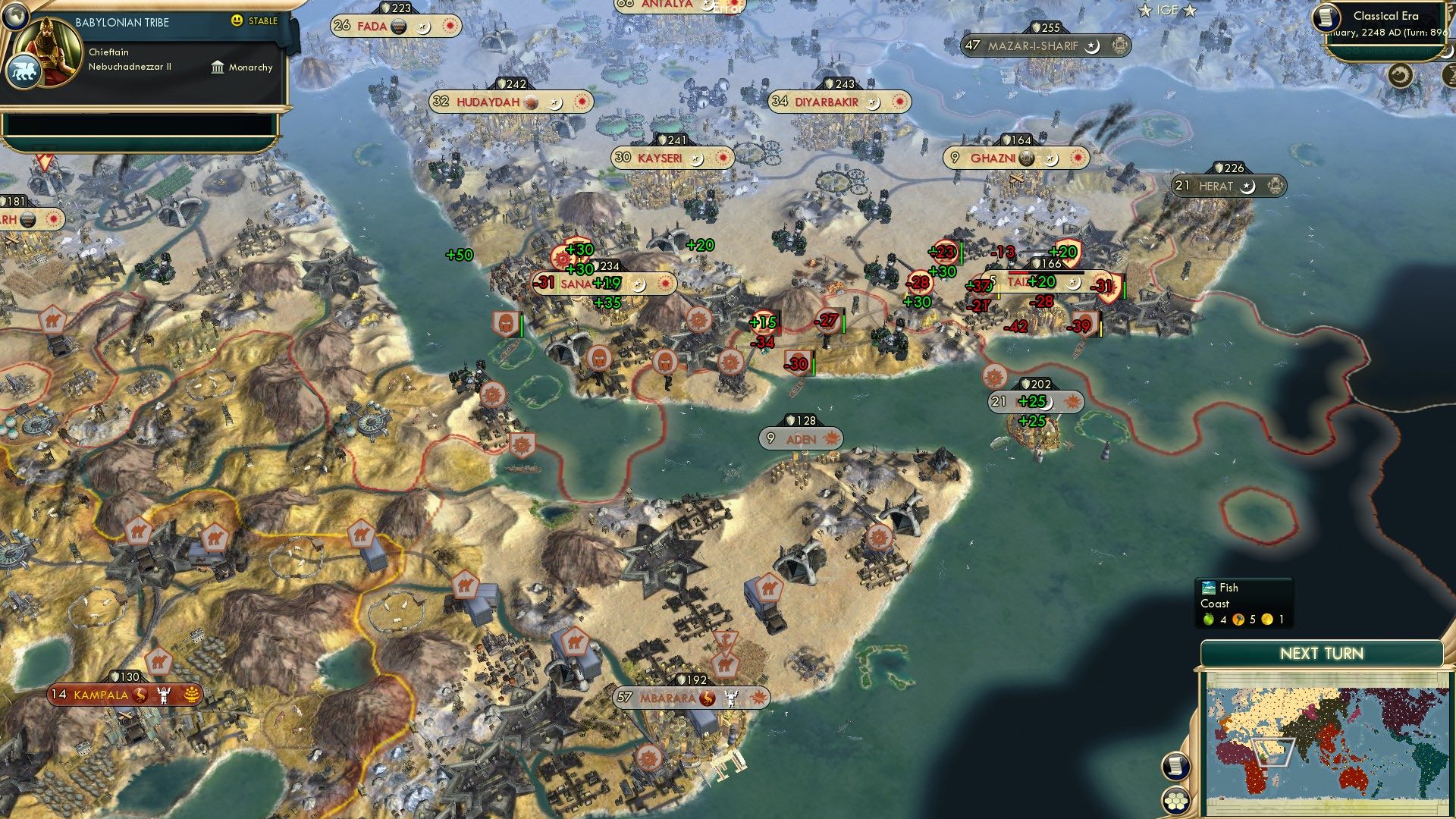Select the Ghazni city name label

click(x=993, y=158)
